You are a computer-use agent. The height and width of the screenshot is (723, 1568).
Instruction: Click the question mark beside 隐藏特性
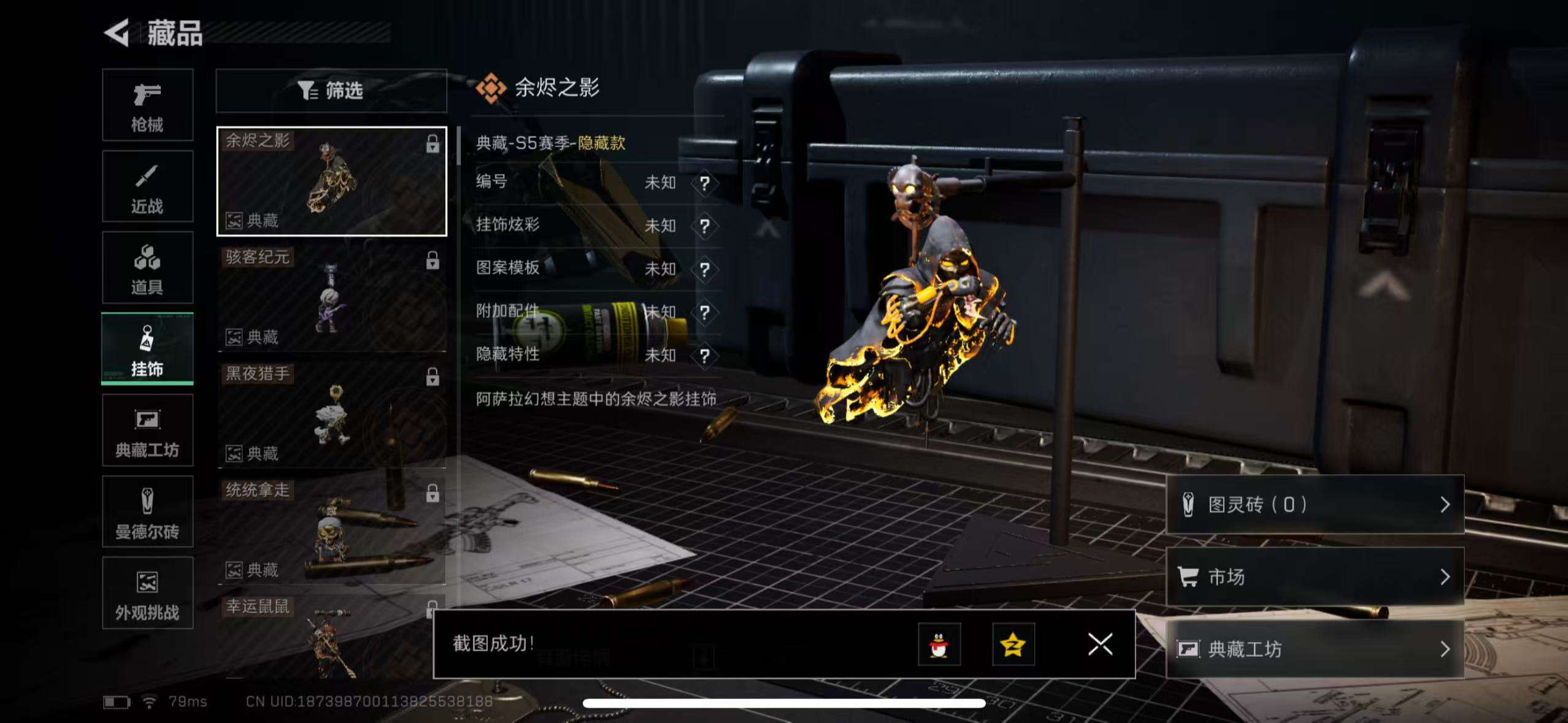705,354
